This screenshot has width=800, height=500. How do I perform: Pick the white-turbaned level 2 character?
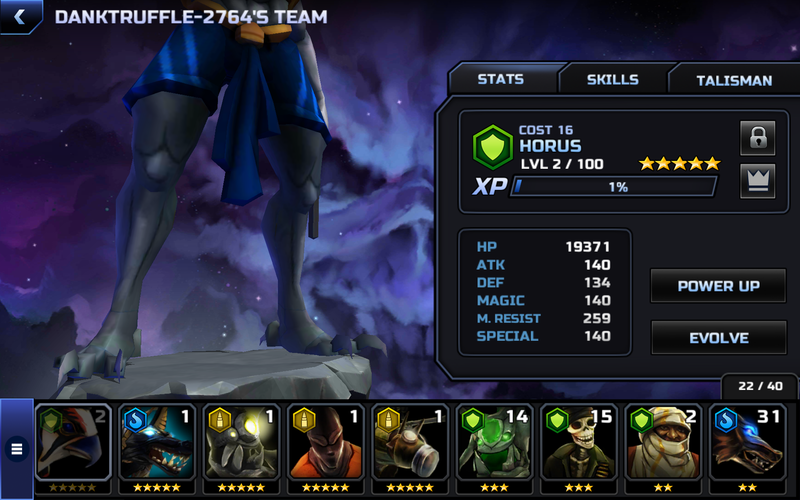point(664,443)
